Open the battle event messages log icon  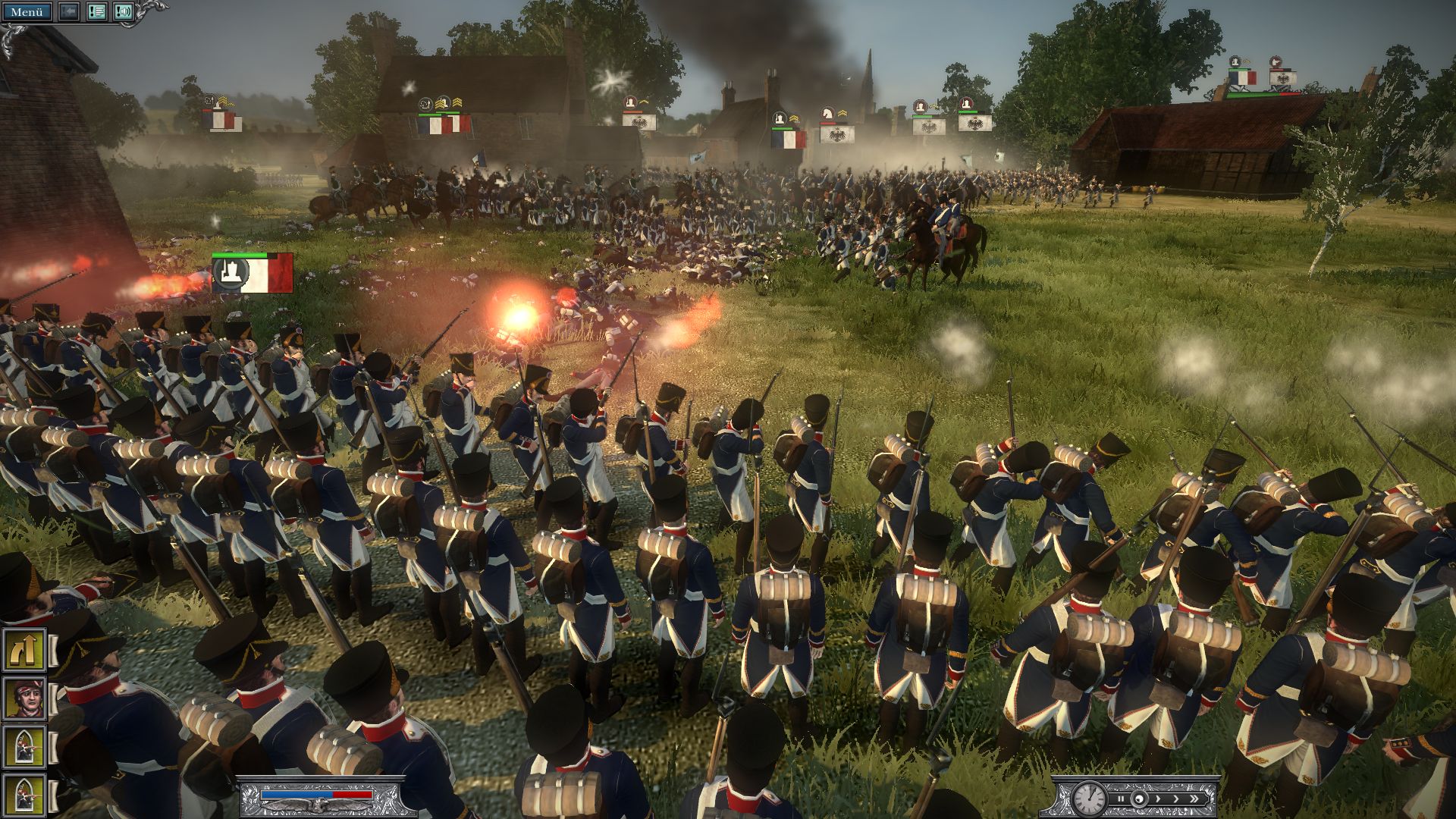[96, 11]
